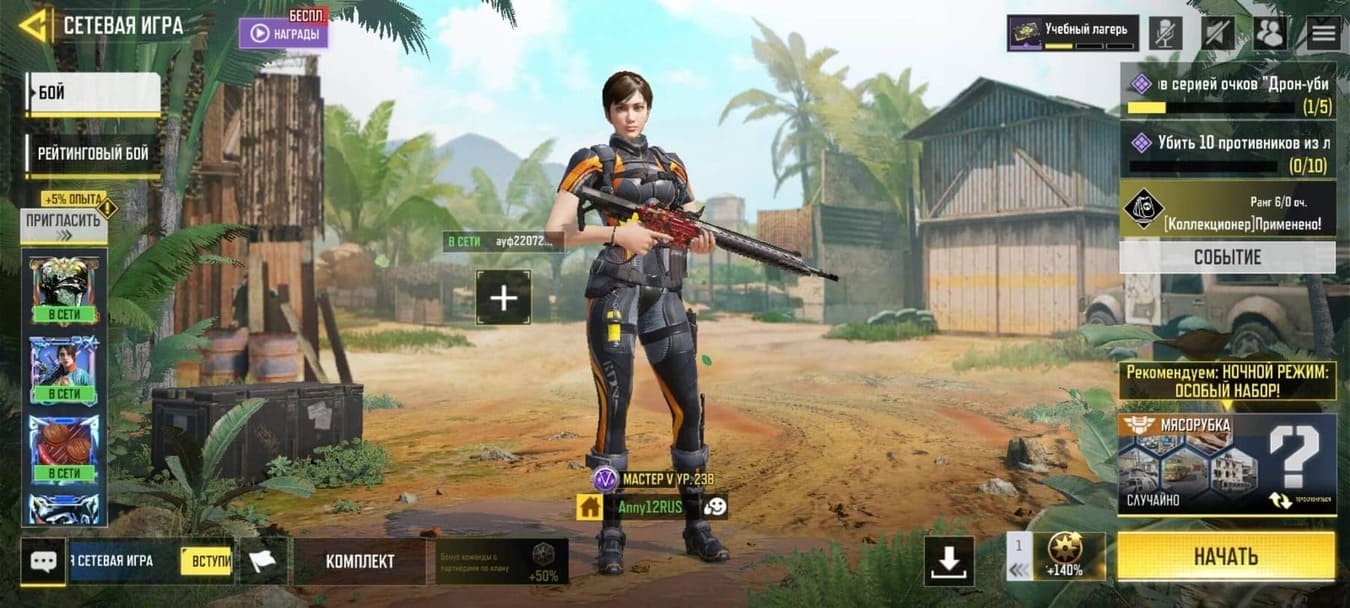Open the free НАГРАДЫ rewards video
Screen dimensions: 1350x608
pyautogui.click(x=283, y=33)
